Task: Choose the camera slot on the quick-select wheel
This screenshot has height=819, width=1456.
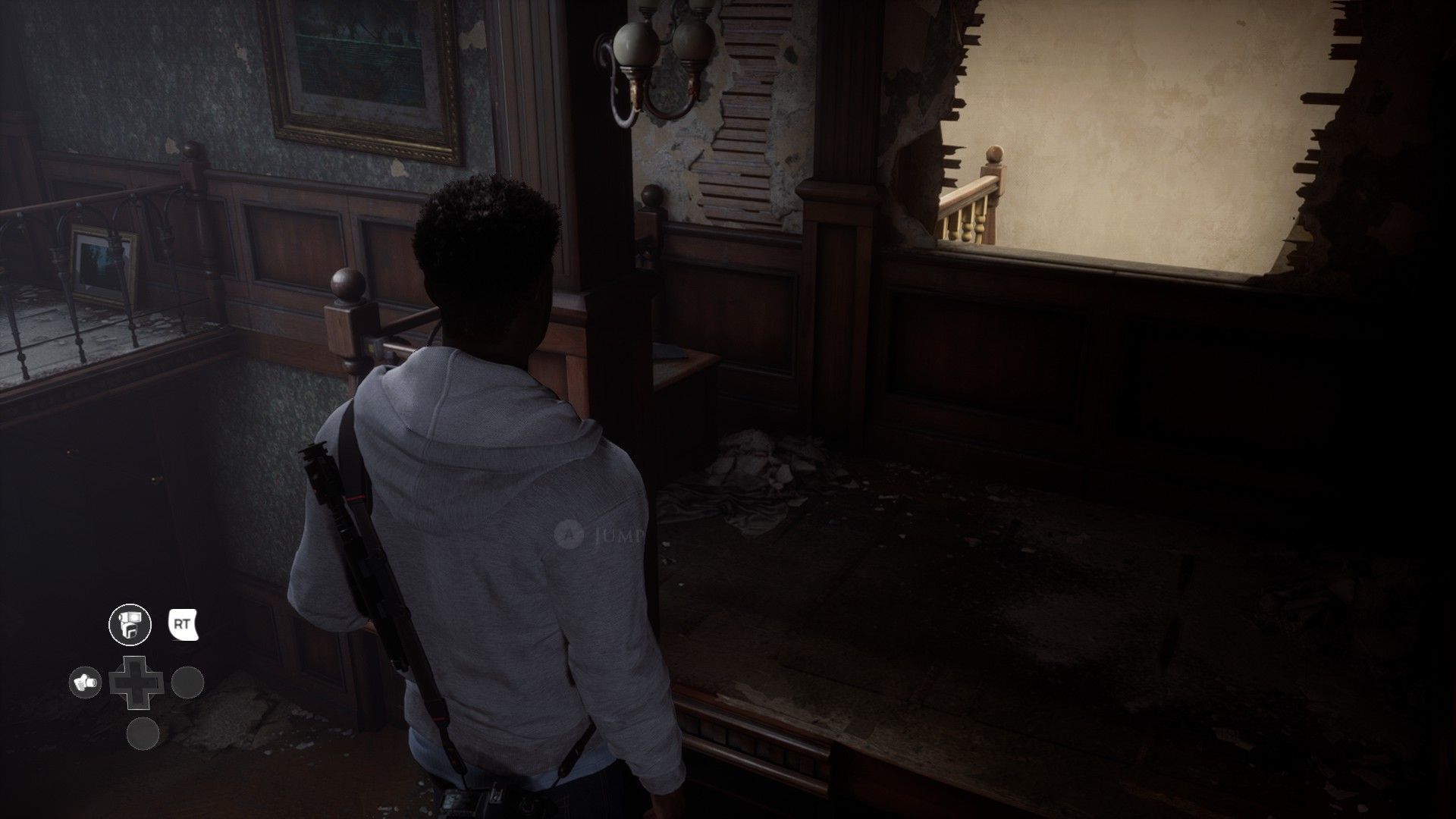Action: pyautogui.click(x=86, y=682)
